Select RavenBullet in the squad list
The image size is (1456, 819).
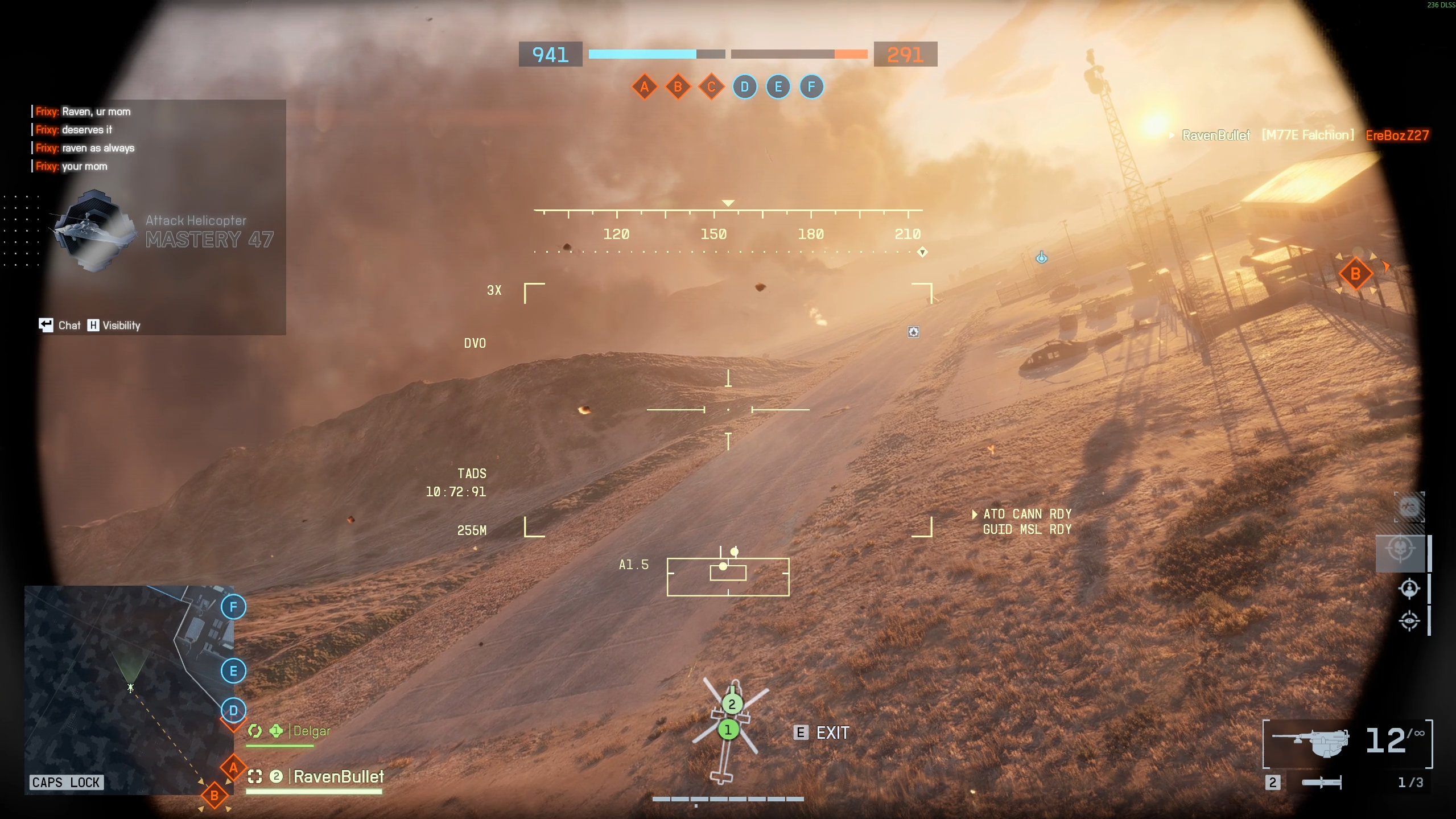(x=338, y=776)
